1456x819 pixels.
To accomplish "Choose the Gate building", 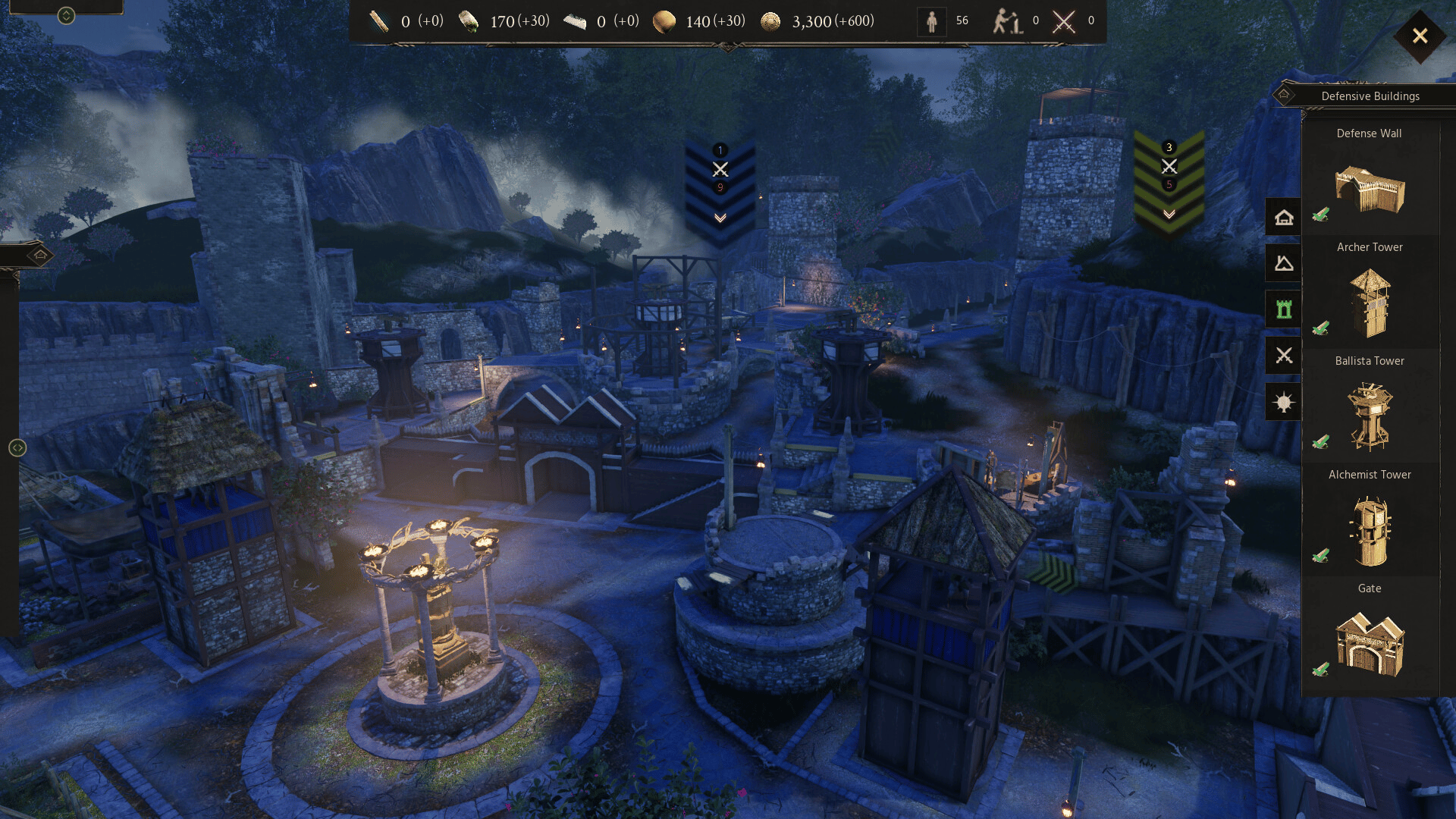I will pyautogui.click(x=1370, y=644).
